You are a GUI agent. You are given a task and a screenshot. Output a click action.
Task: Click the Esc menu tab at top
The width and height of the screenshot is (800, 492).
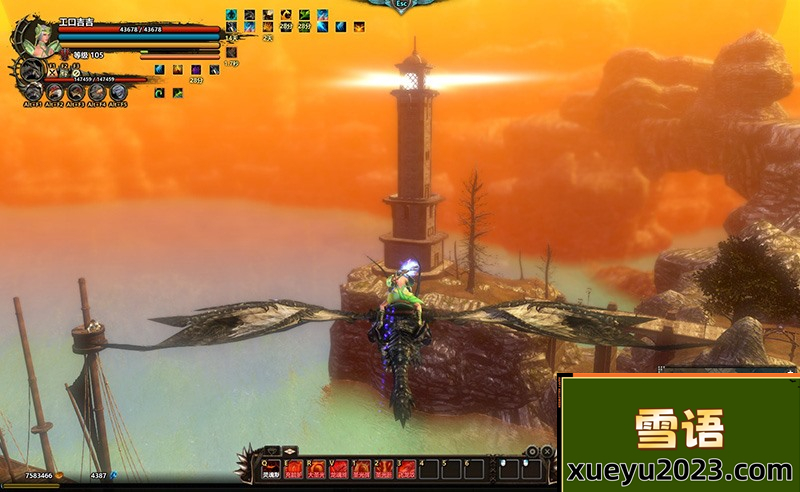(402, 5)
